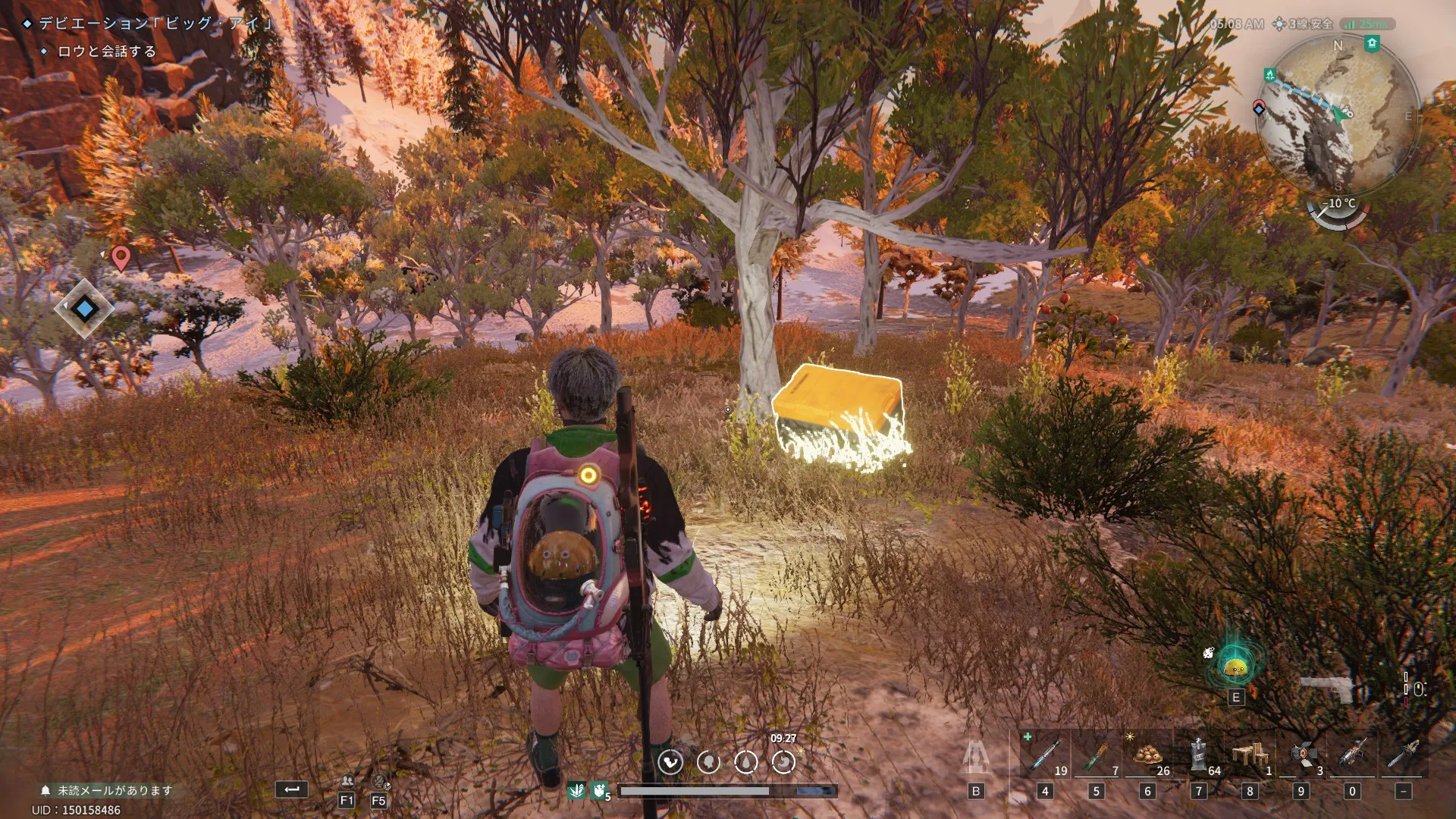Select the drill tool slot
Image resolution: width=1456 pixels, height=819 pixels.
1352,755
